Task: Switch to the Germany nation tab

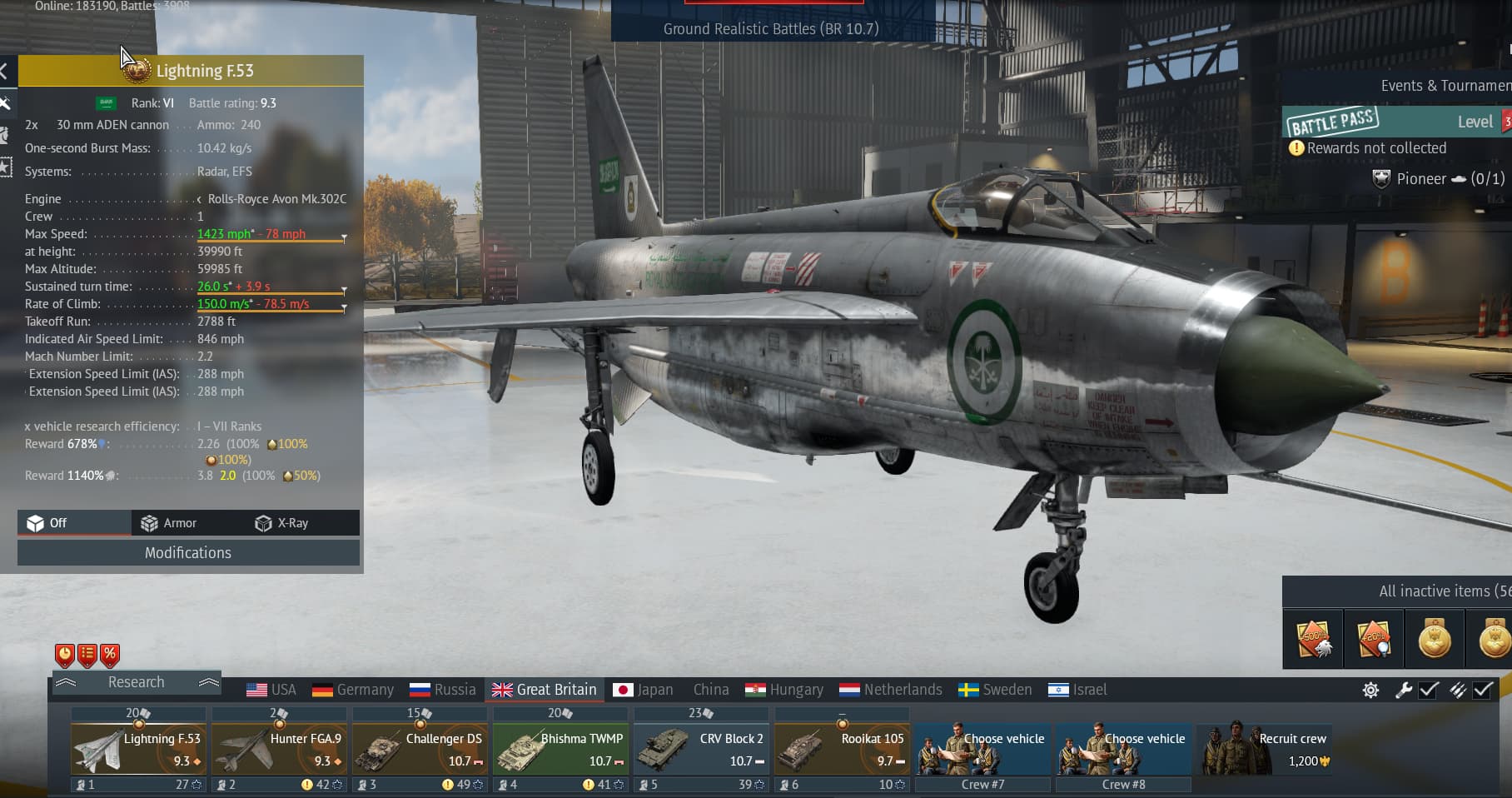Action: pos(352,690)
